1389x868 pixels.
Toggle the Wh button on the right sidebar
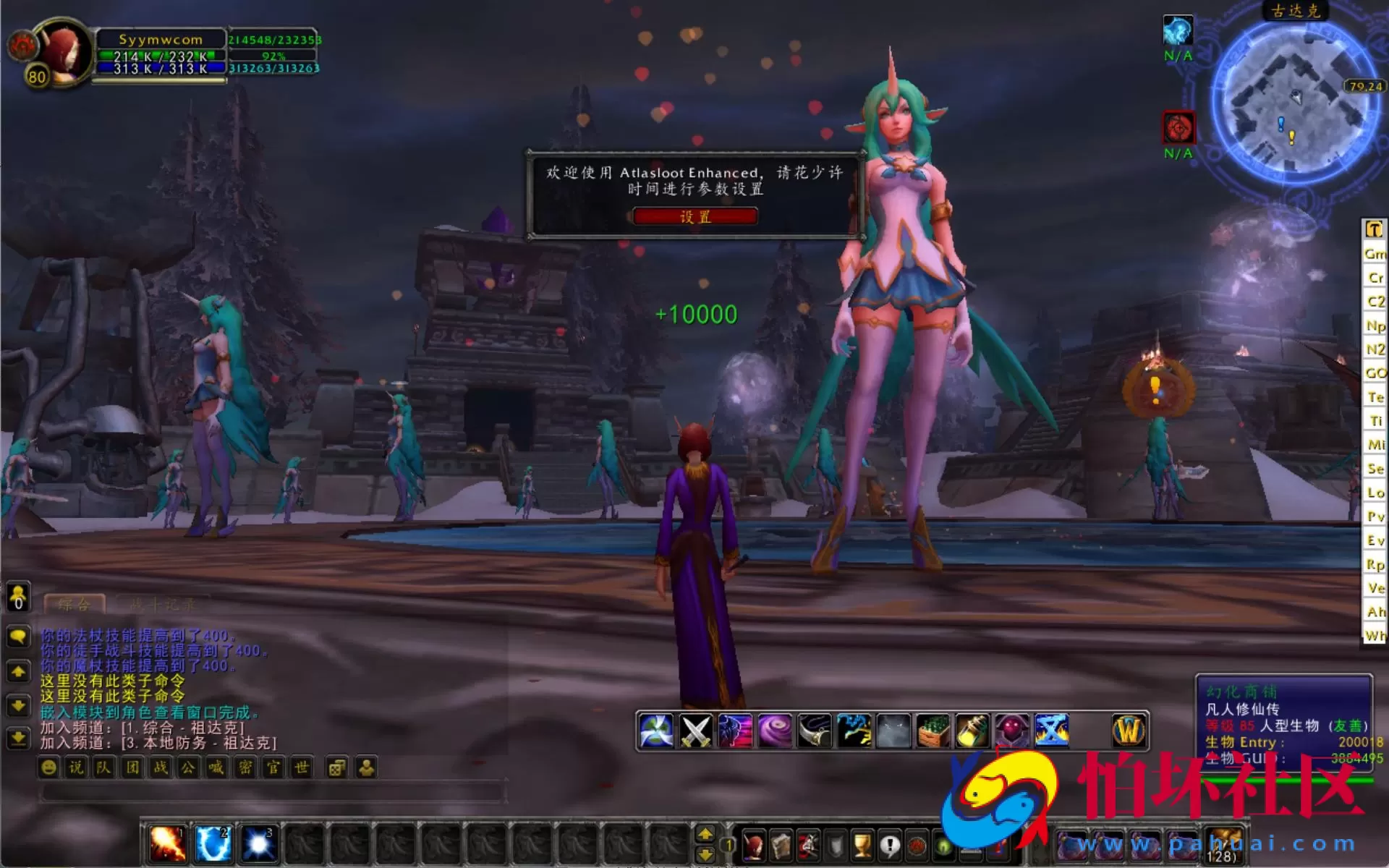tap(1374, 635)
